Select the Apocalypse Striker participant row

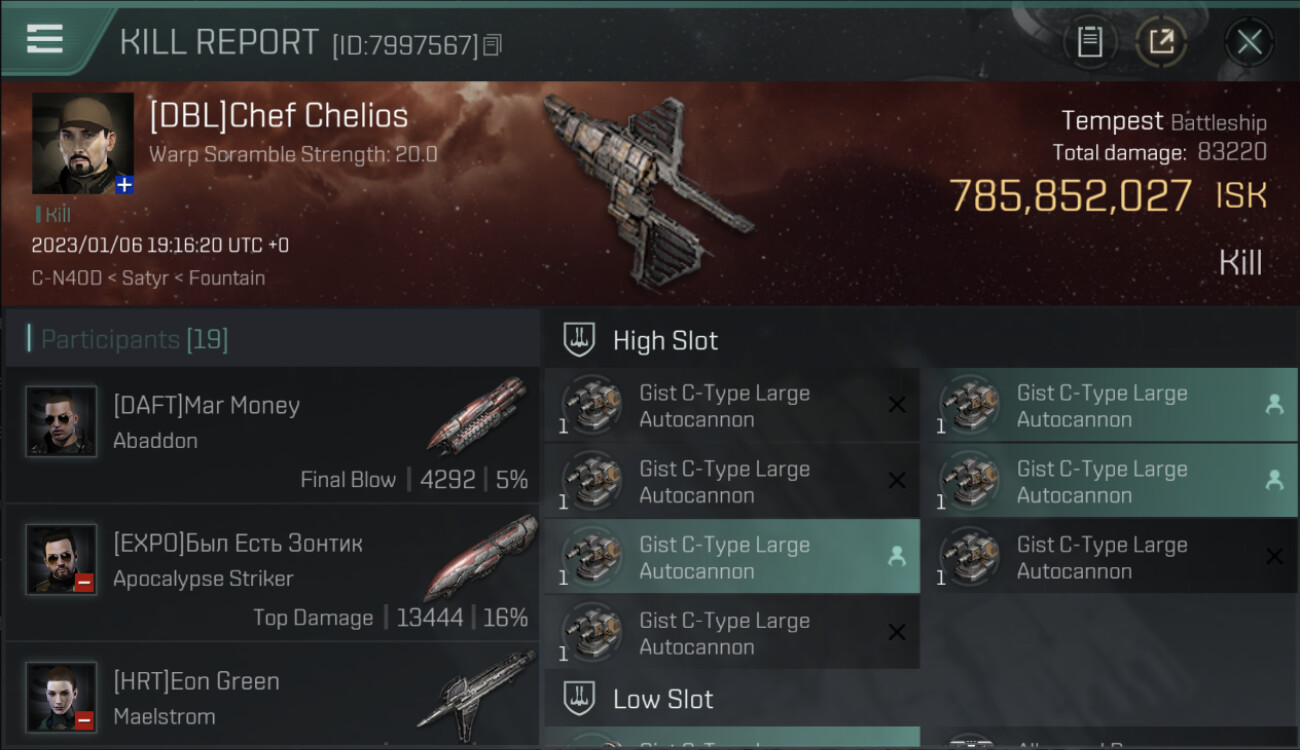[x=272, y=572]
